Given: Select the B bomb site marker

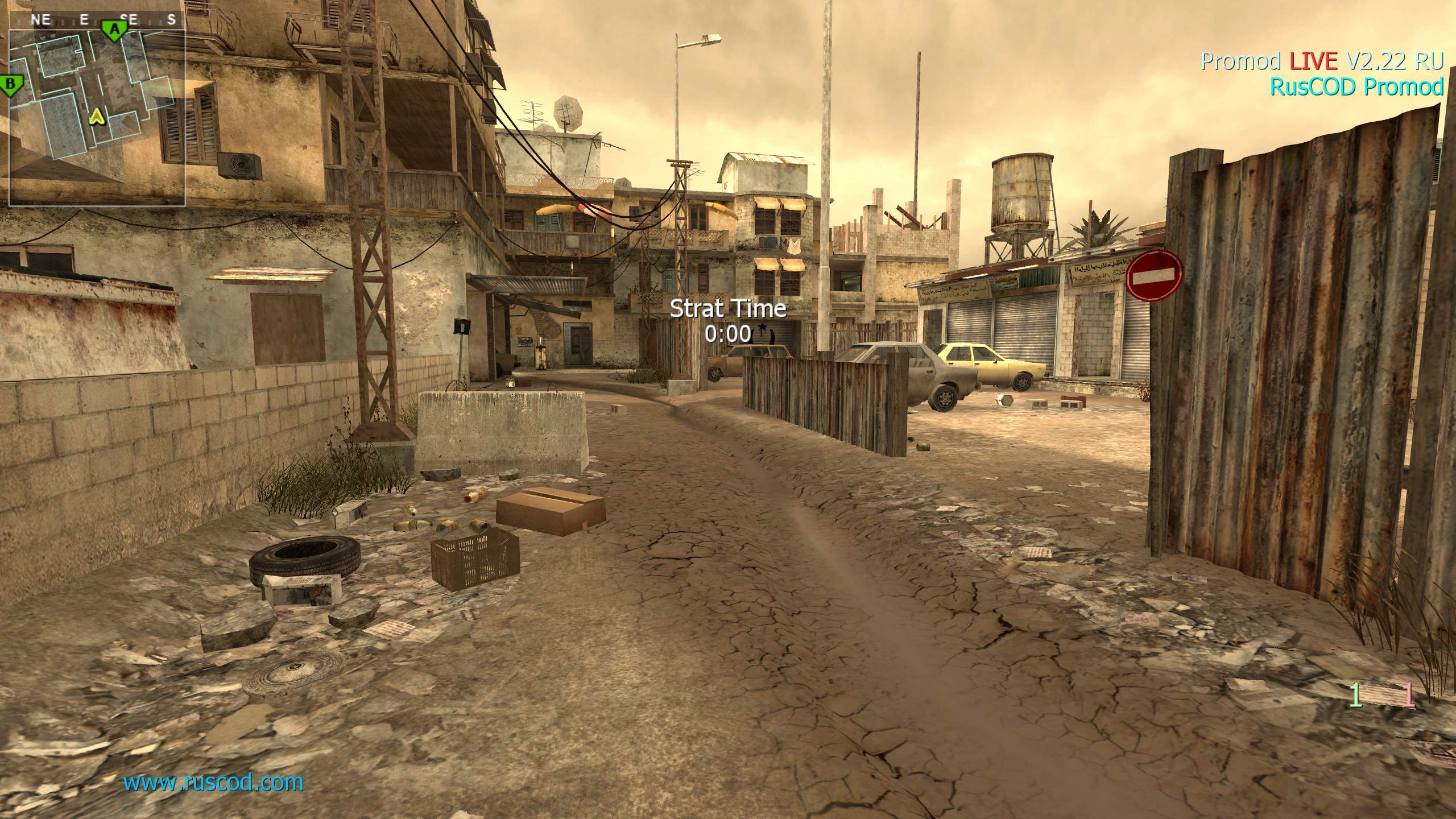Looking at the screenshot, I should (10, 85).
